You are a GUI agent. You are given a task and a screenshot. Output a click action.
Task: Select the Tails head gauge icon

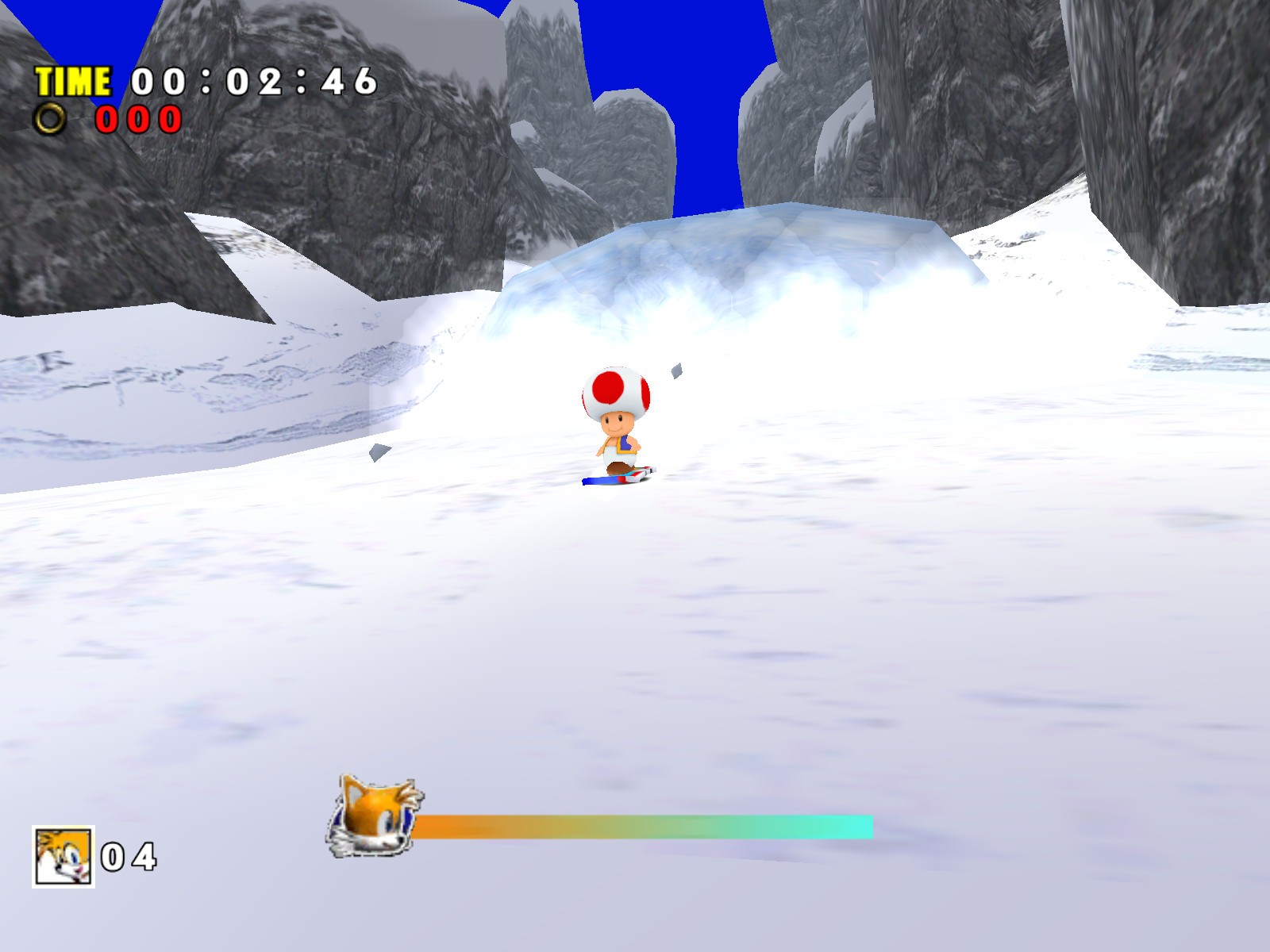[373, 817]
